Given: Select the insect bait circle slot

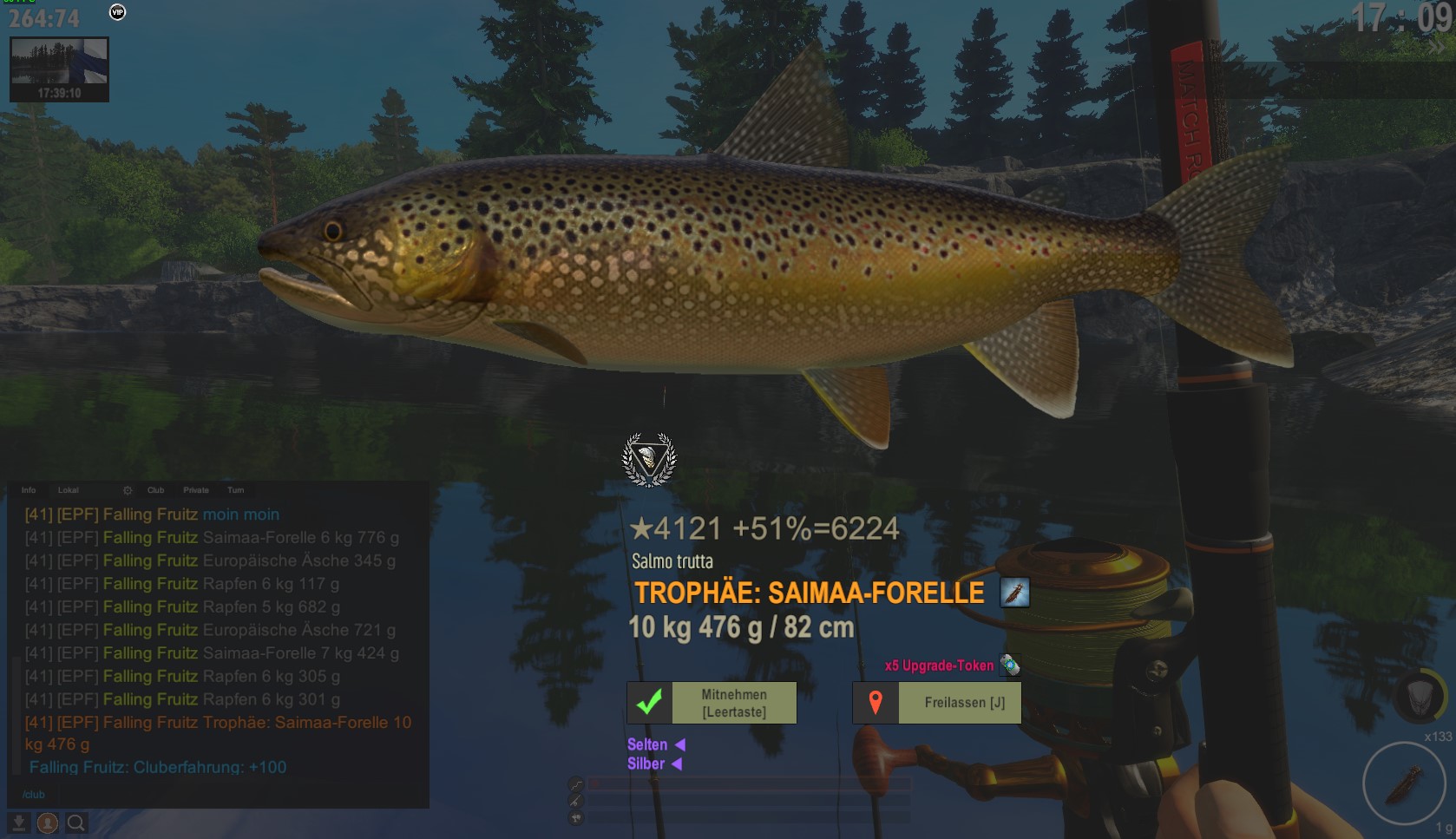Looking at the screenshot, I should pyautogui.click(x=1402, y=783).
